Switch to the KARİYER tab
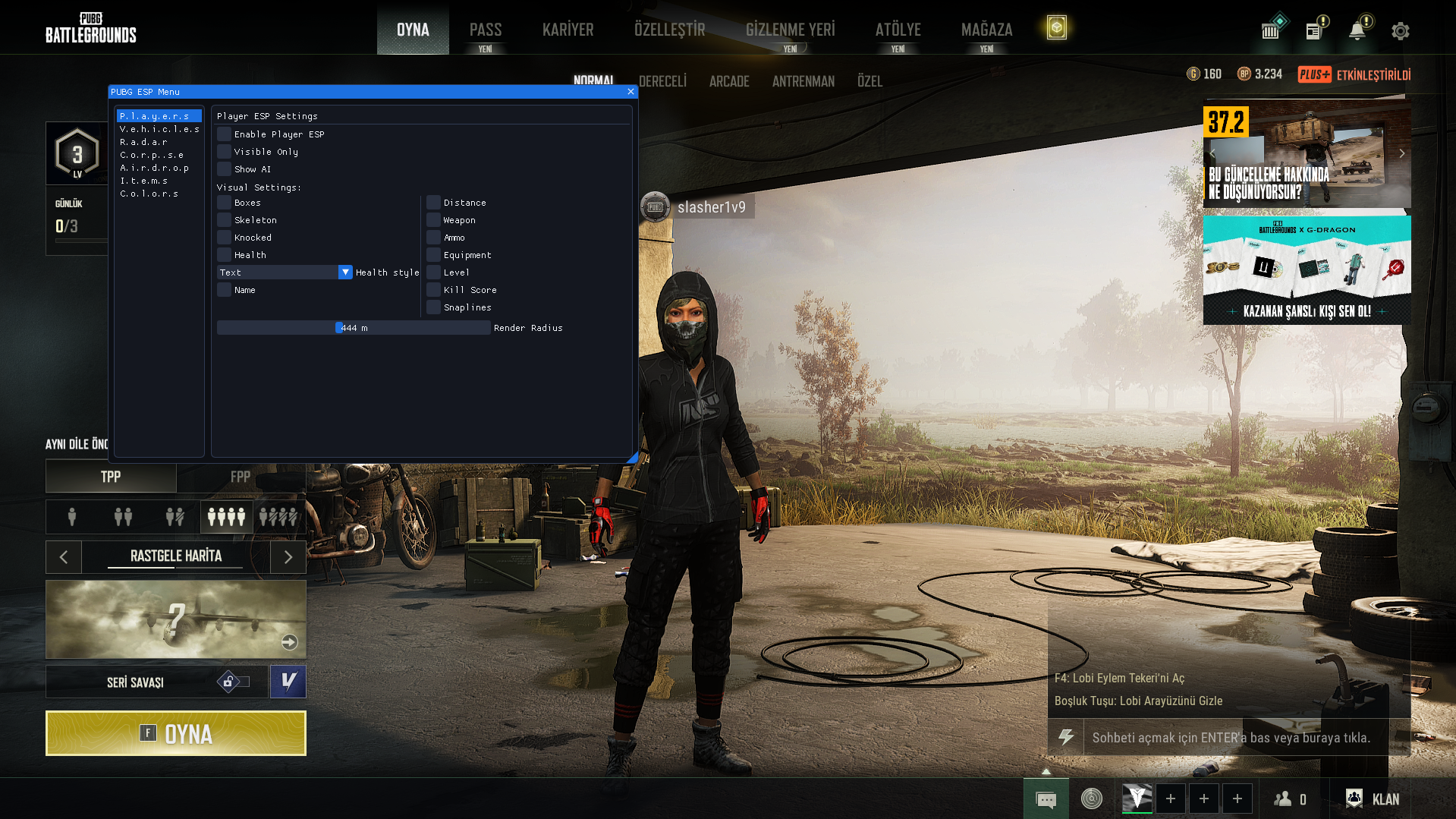The width and height of the screenshot is (1456, 819). click(x=568, y=30)
